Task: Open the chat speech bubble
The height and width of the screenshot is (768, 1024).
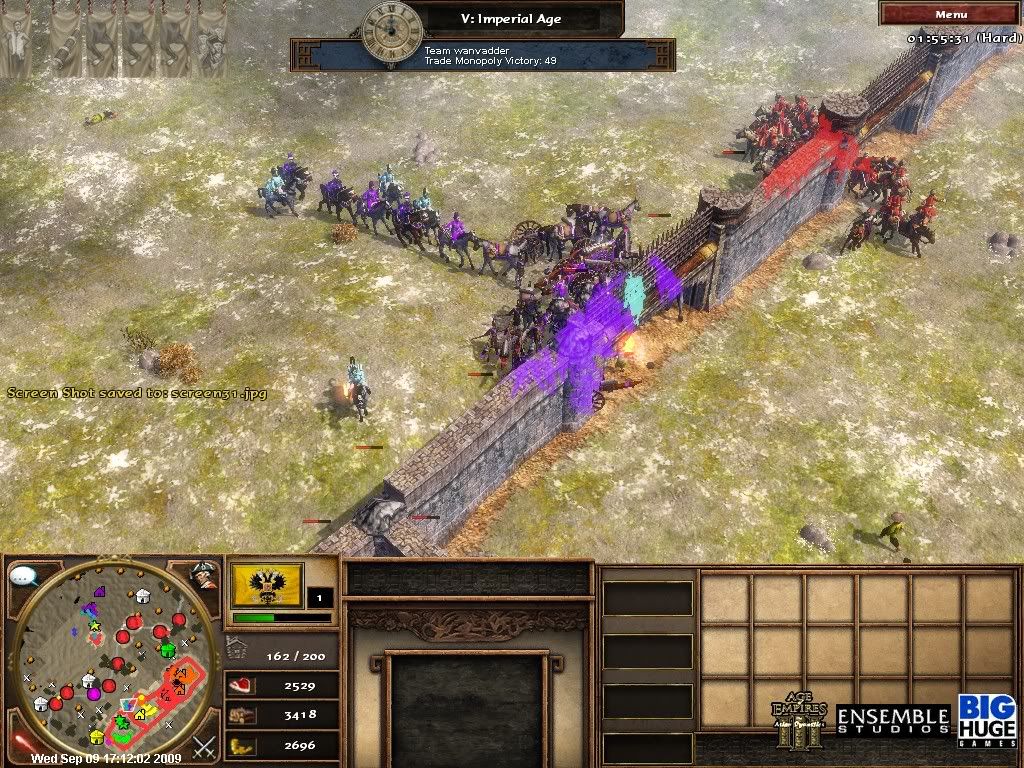Action: [24, 577]
